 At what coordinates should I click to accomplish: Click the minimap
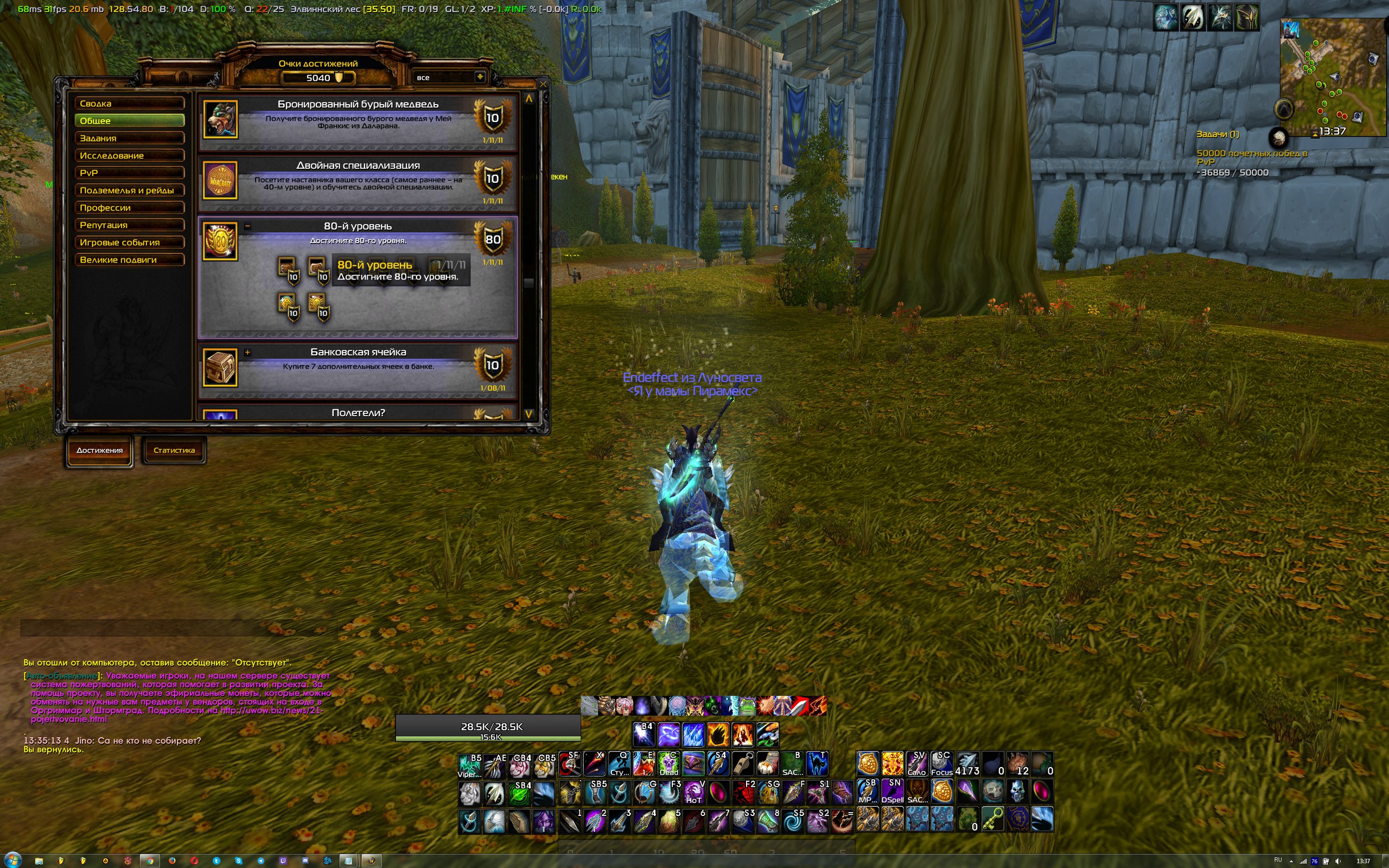[x=1331, y=78]
